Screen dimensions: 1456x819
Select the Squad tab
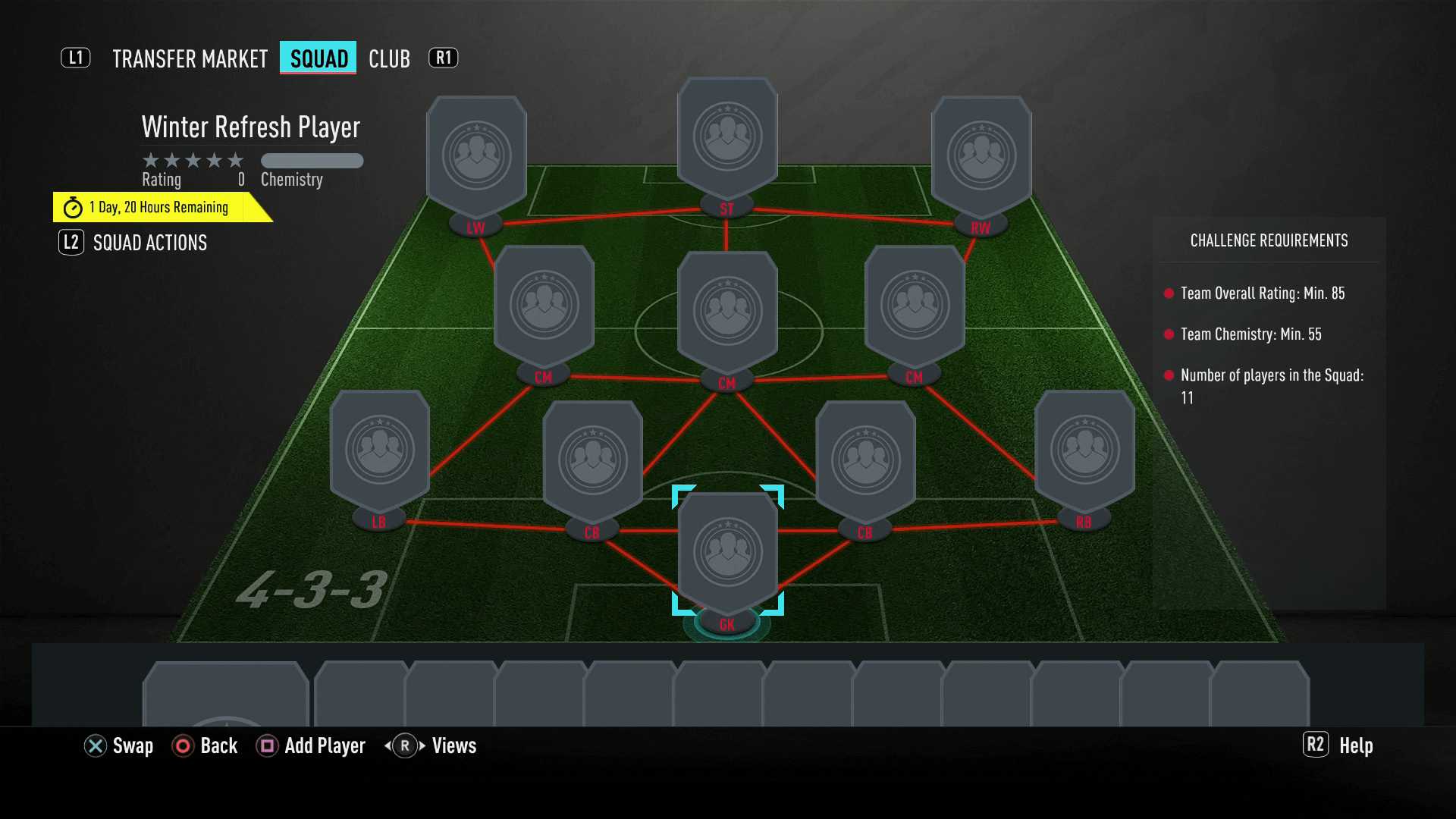coord(318,59)
